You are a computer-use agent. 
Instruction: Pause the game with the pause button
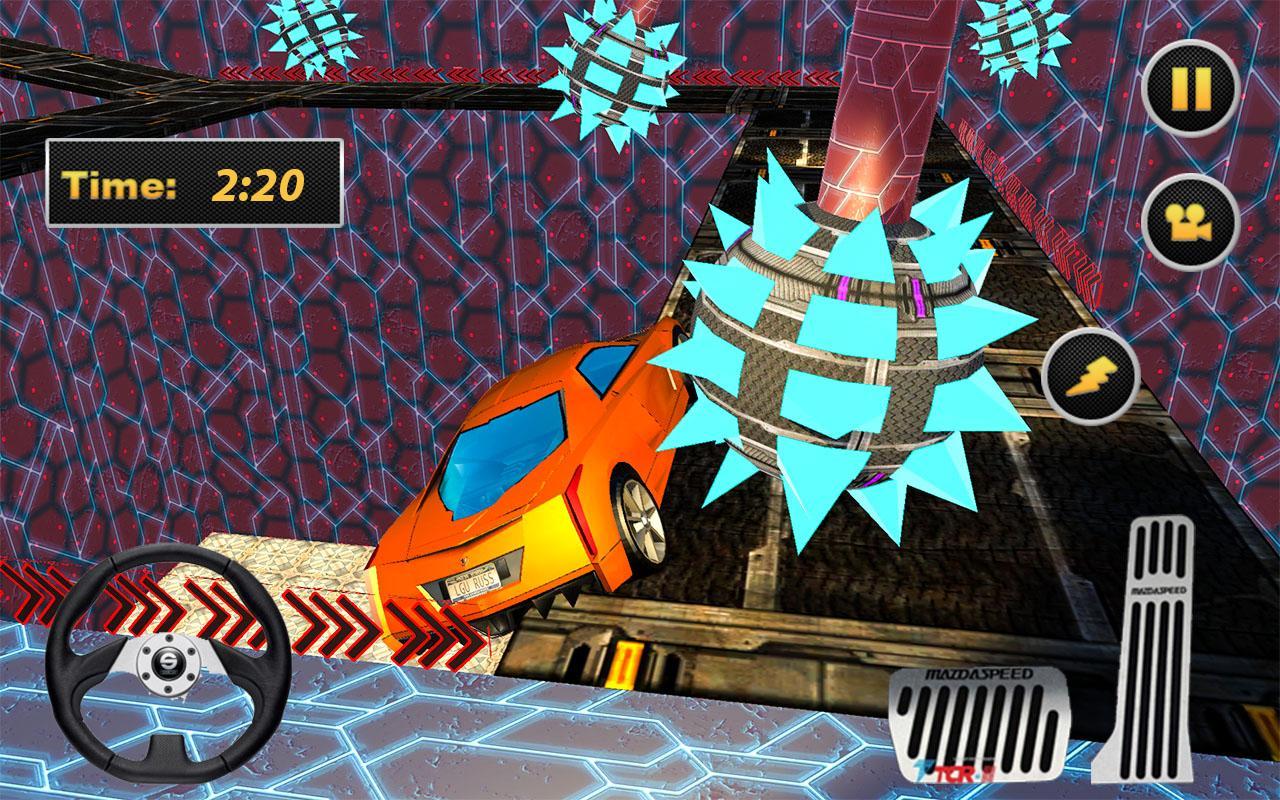tap(1190, 88)
